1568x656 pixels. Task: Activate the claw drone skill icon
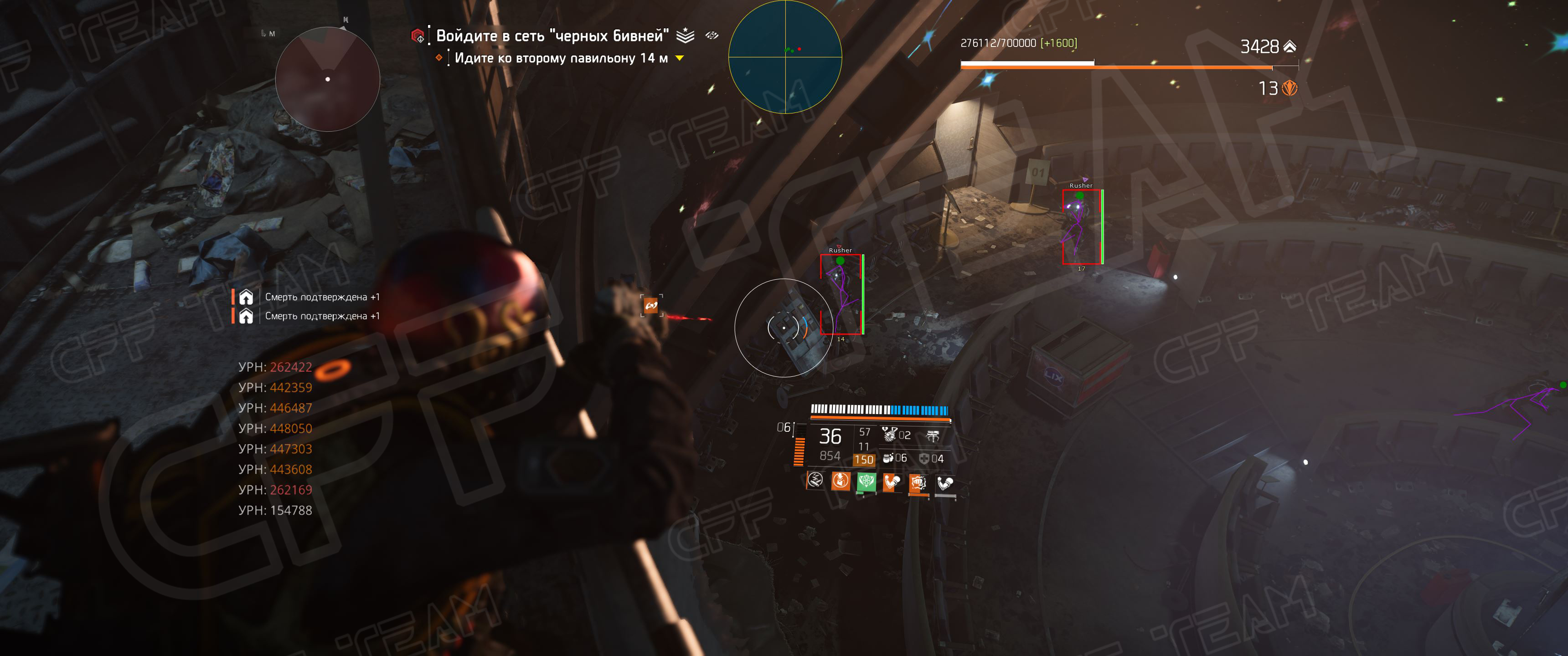[933, 435]
